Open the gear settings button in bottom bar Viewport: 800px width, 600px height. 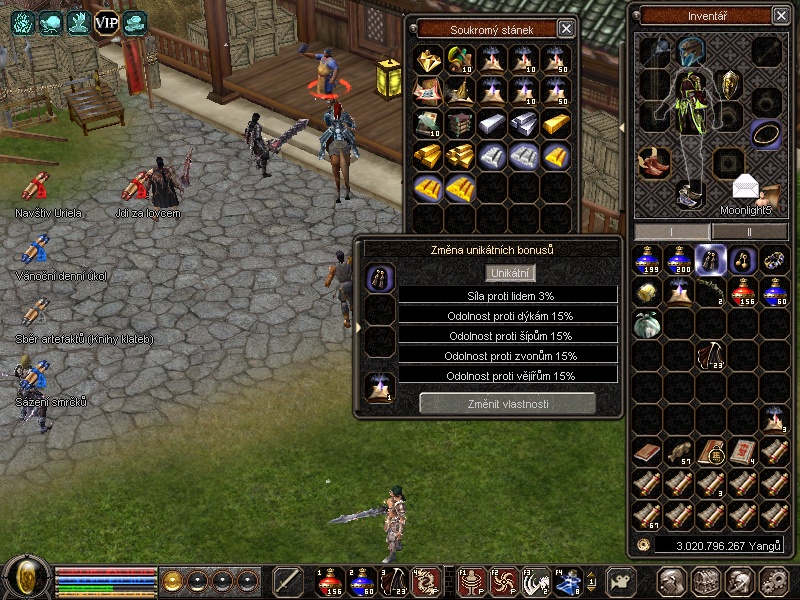pos(772,581)
